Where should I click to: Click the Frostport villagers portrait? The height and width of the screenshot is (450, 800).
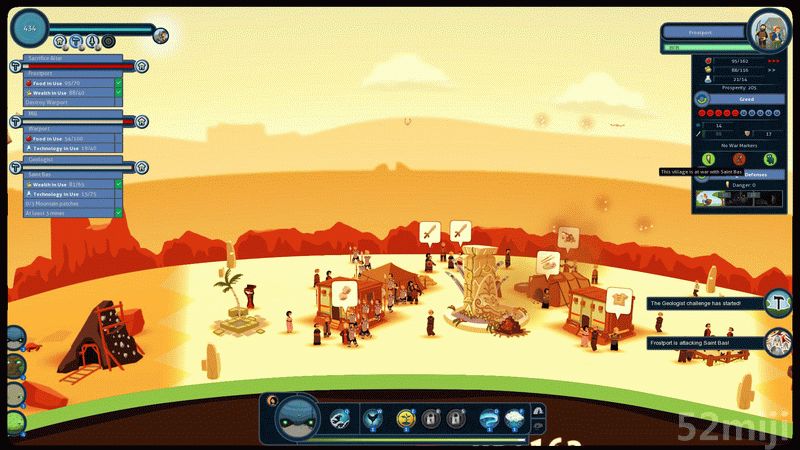769,28
